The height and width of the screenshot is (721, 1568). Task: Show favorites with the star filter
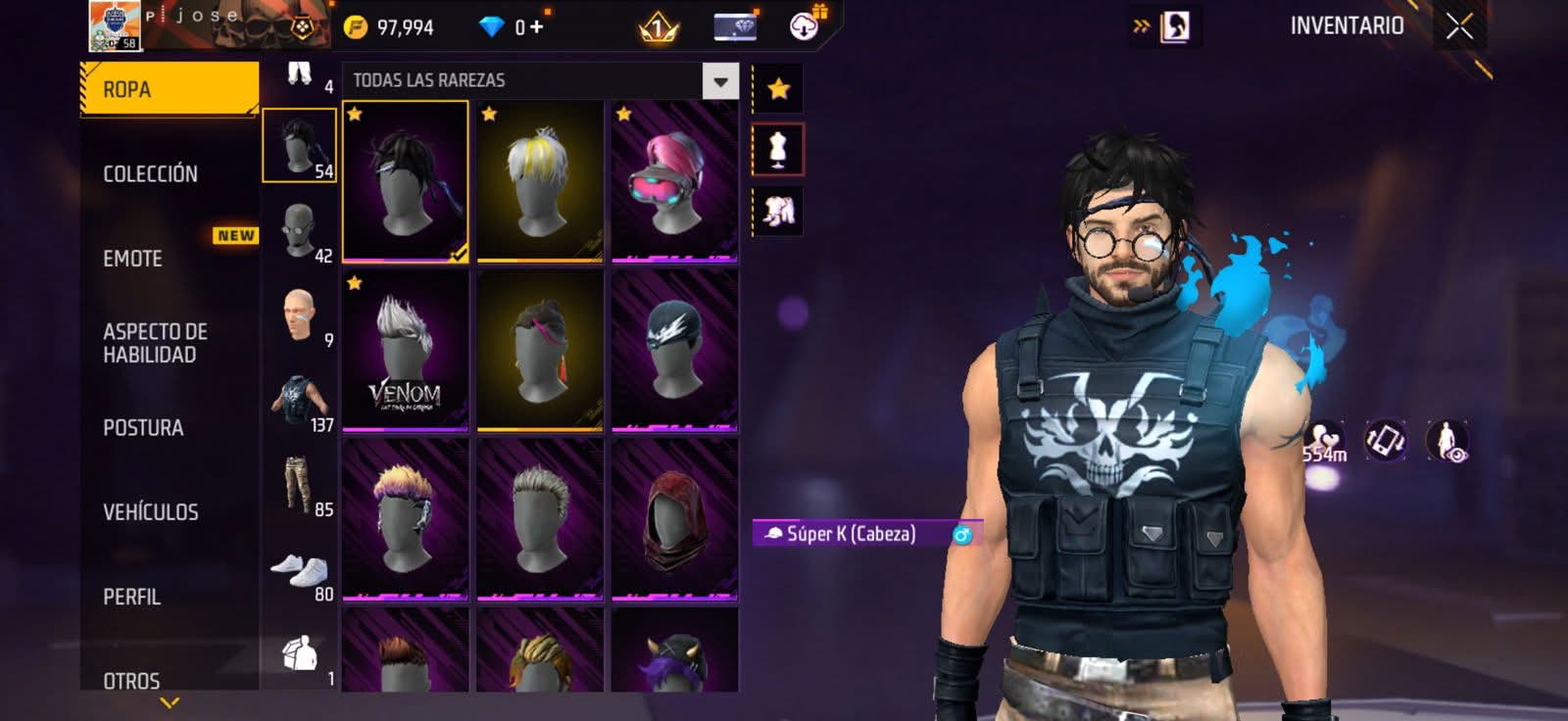pyautogui.click(x=778, y=89)
